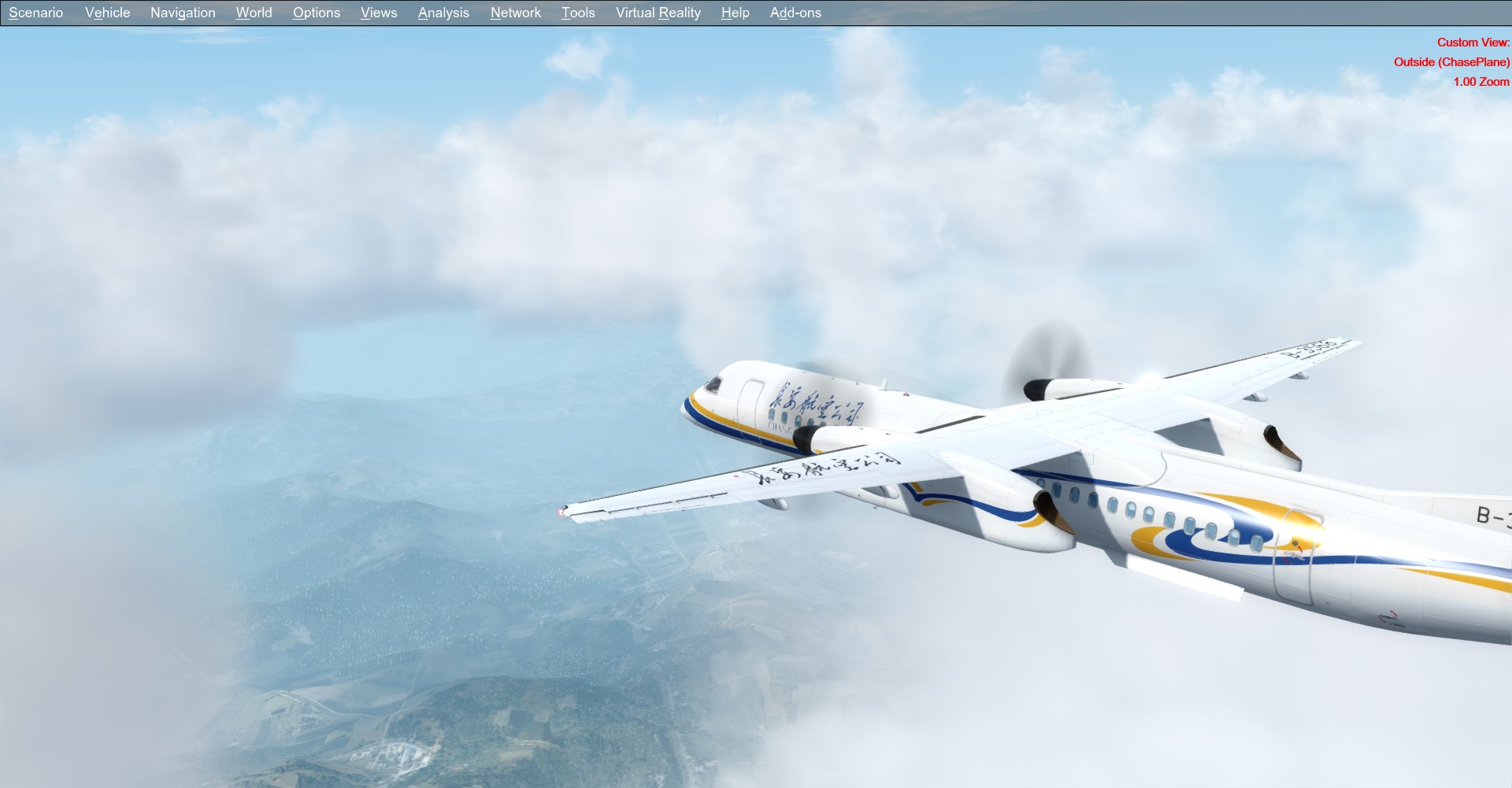This screenshot has width=1512, height=788.
Task: Open the World menu
Action: [x=254, y=13]
